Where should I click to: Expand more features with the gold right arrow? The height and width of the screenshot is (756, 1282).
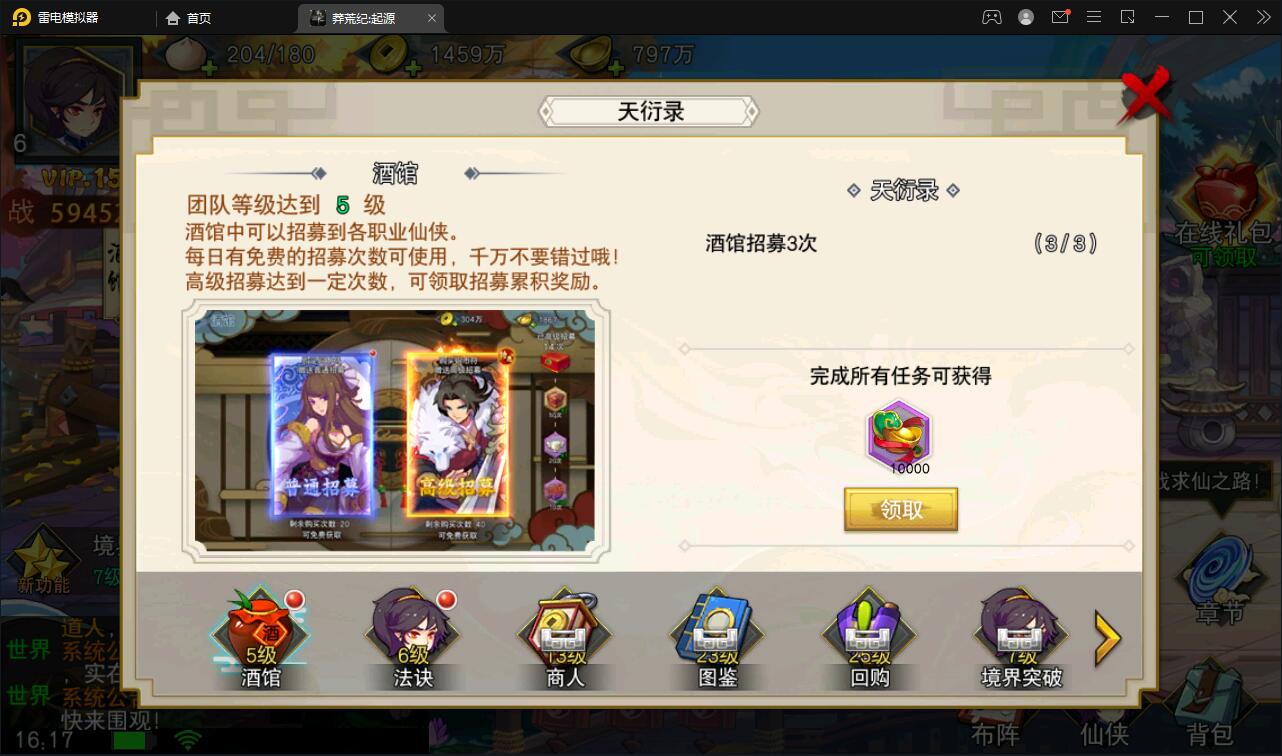[1108, 636]
